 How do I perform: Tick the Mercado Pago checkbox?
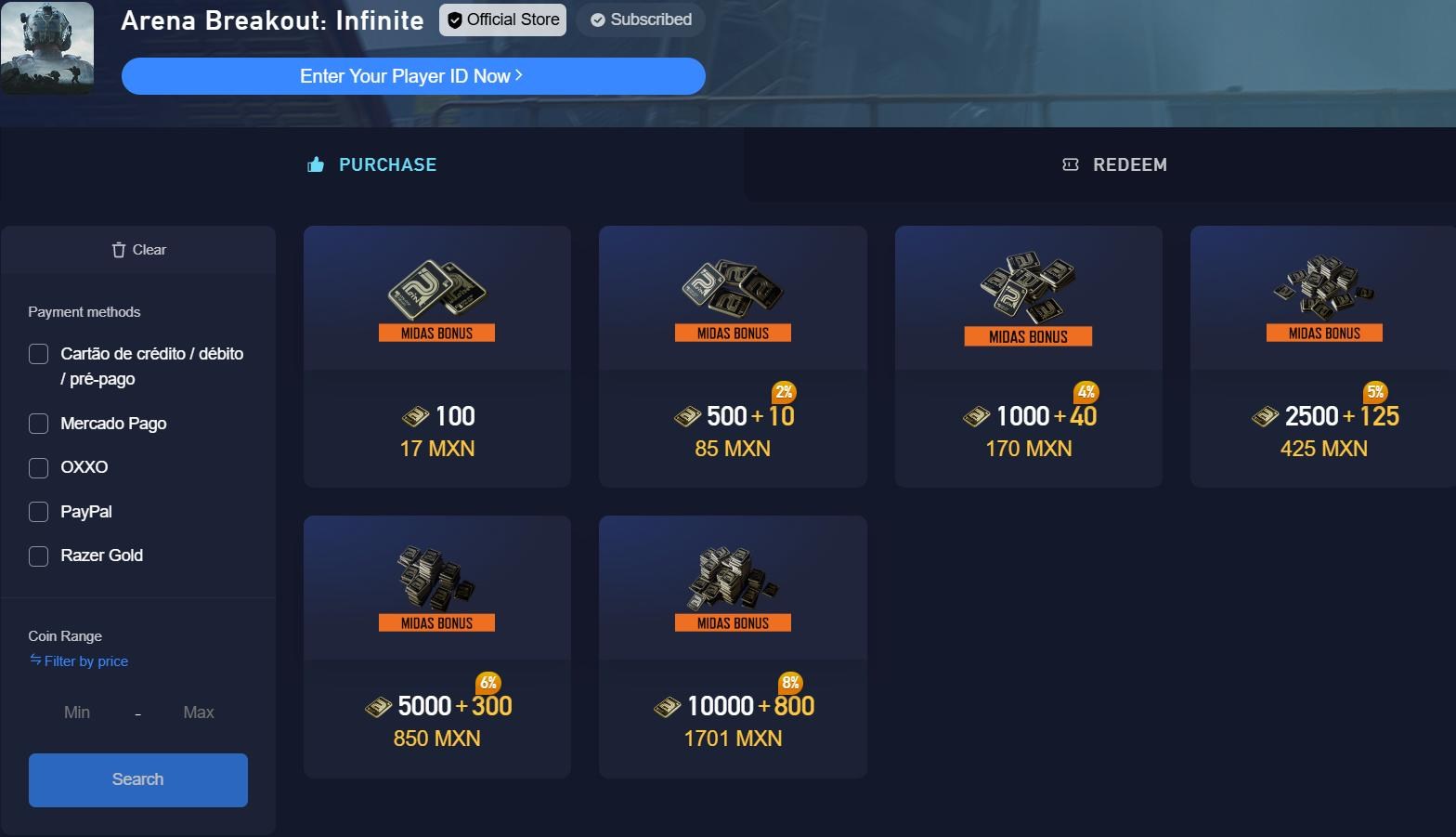[x=38, y=423]
